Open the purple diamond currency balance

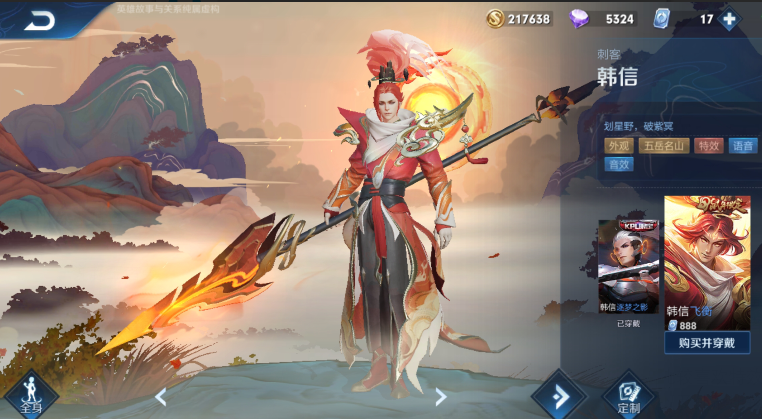click(601, 19)
